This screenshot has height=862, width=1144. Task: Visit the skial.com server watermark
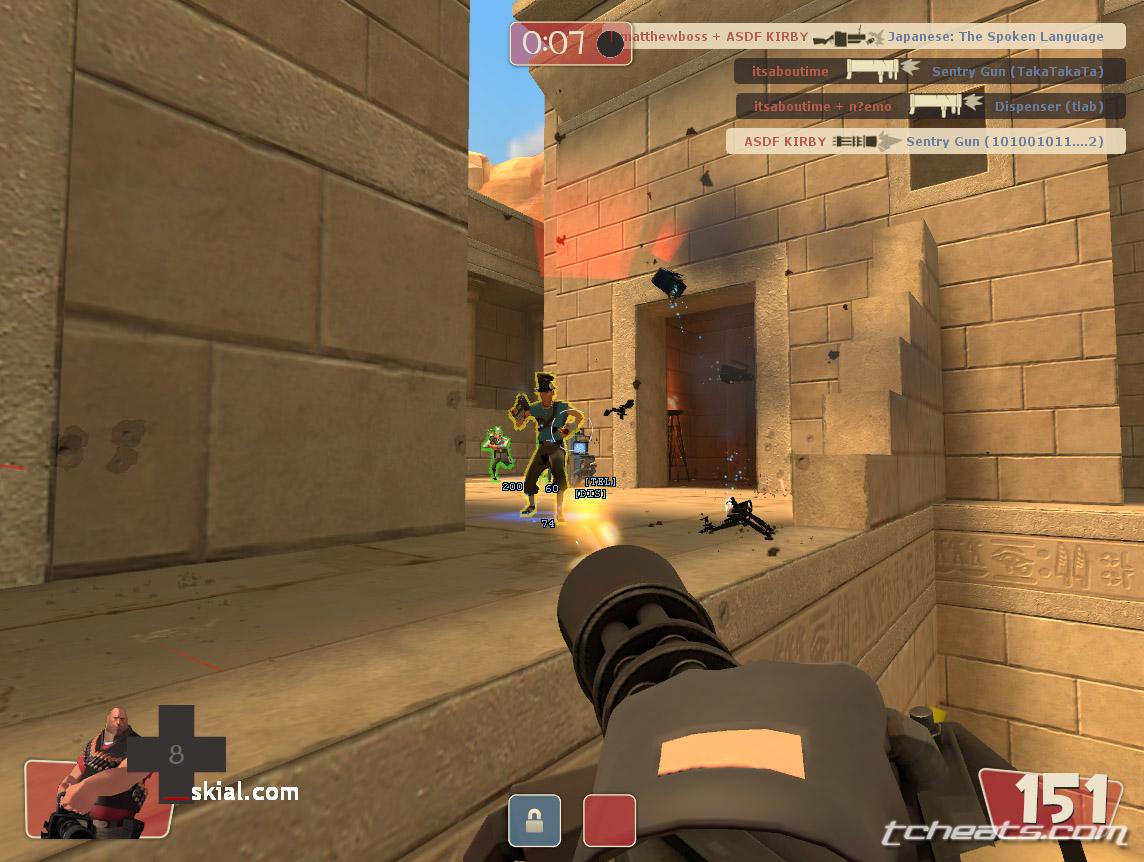[244, 793]
